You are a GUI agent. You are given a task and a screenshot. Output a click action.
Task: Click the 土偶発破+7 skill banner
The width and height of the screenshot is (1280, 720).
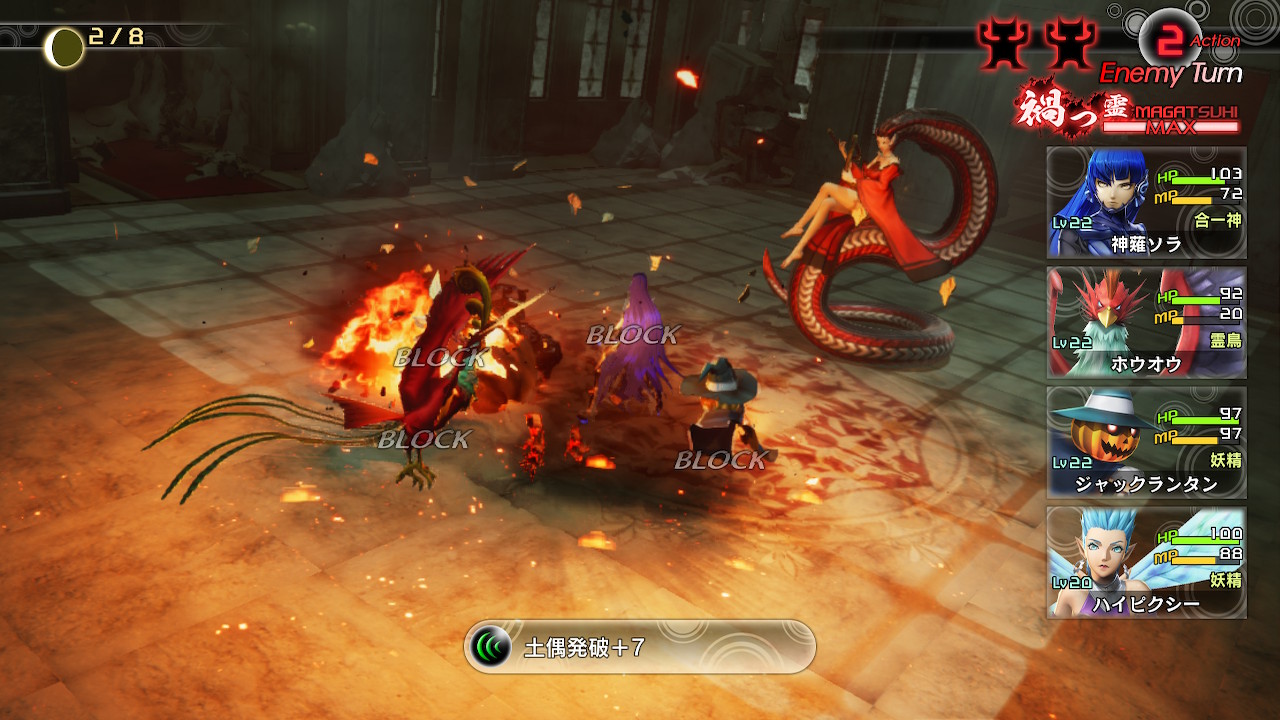640,647
